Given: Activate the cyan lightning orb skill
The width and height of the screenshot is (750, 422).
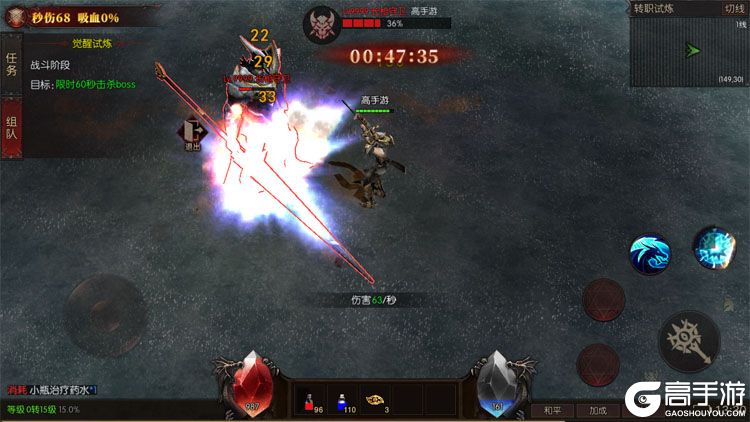Looking at the screenshot, I should (714, 246).
